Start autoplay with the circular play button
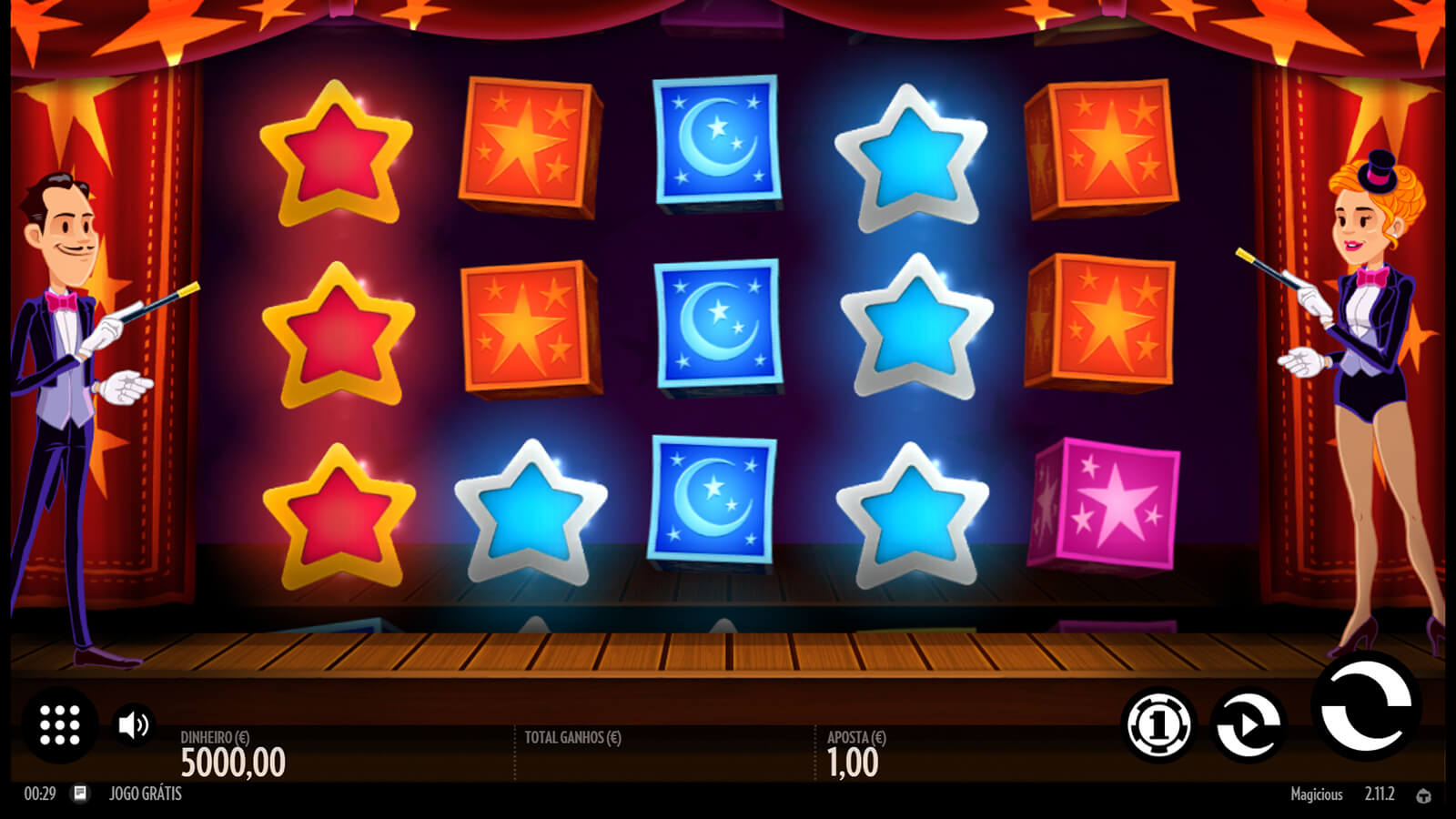This screenshot has width=1456, height=819. click(x=1249, y=725)
